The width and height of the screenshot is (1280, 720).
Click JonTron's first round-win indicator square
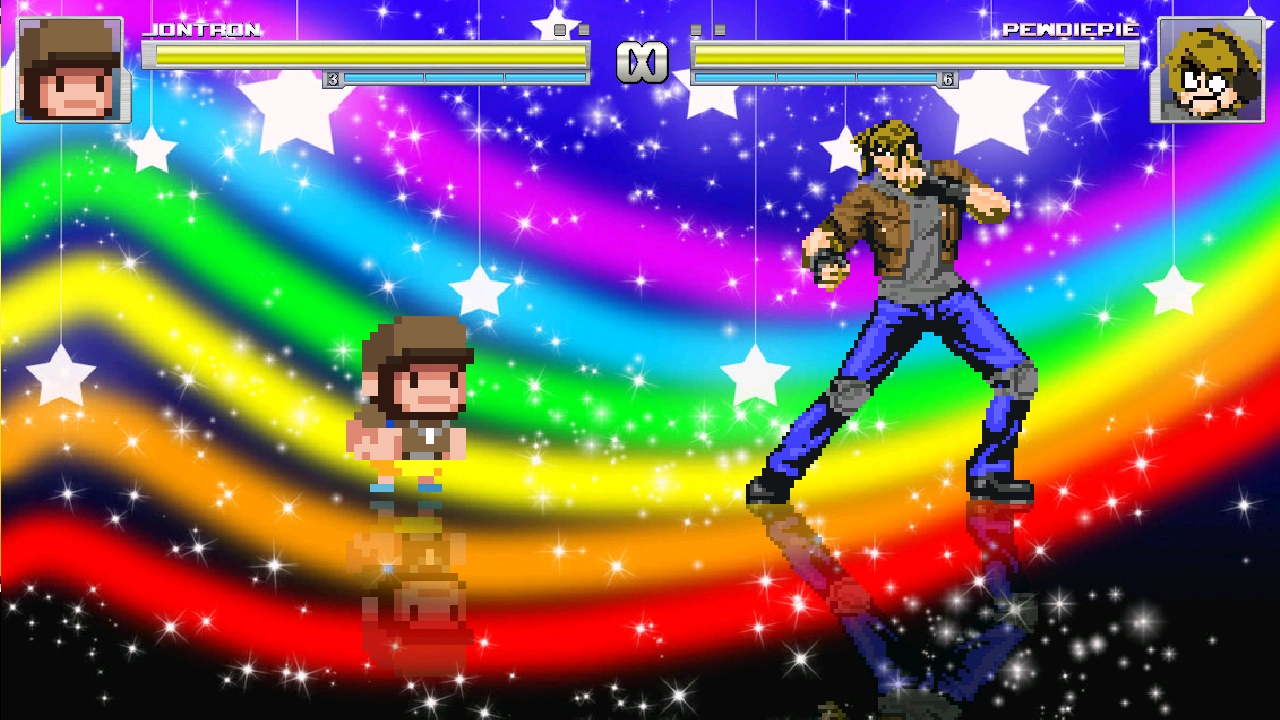(560, 29)
